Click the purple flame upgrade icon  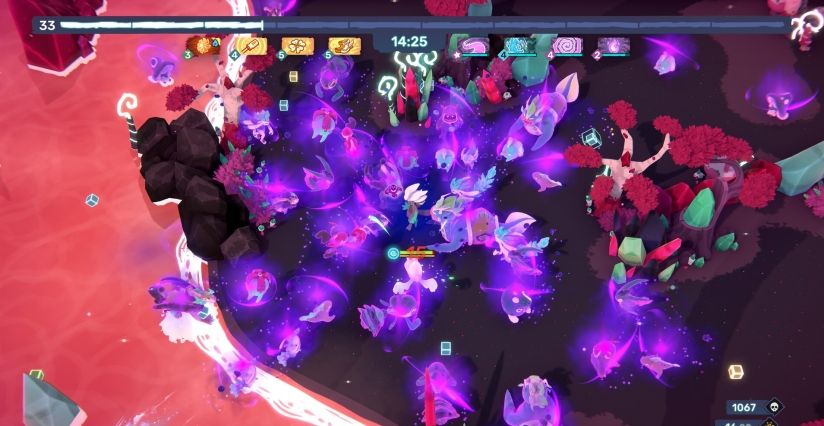point(613,45)
